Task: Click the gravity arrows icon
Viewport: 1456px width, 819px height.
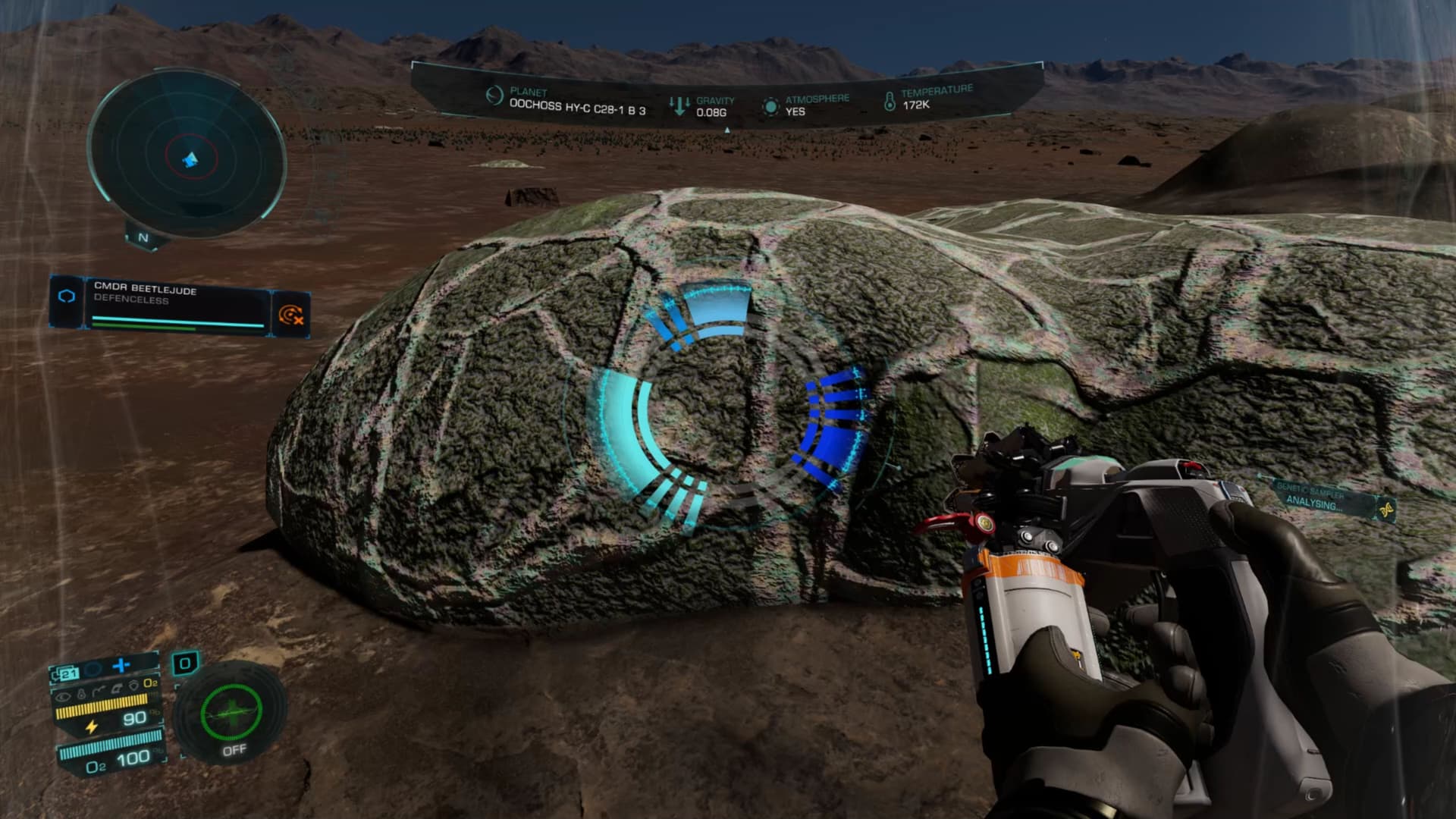Action: 679,105
